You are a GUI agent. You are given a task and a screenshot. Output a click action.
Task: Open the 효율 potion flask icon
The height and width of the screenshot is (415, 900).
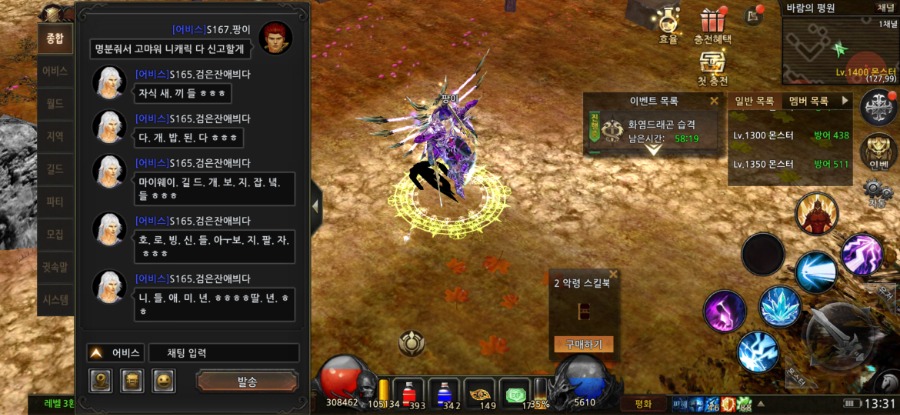click(668, 21)
